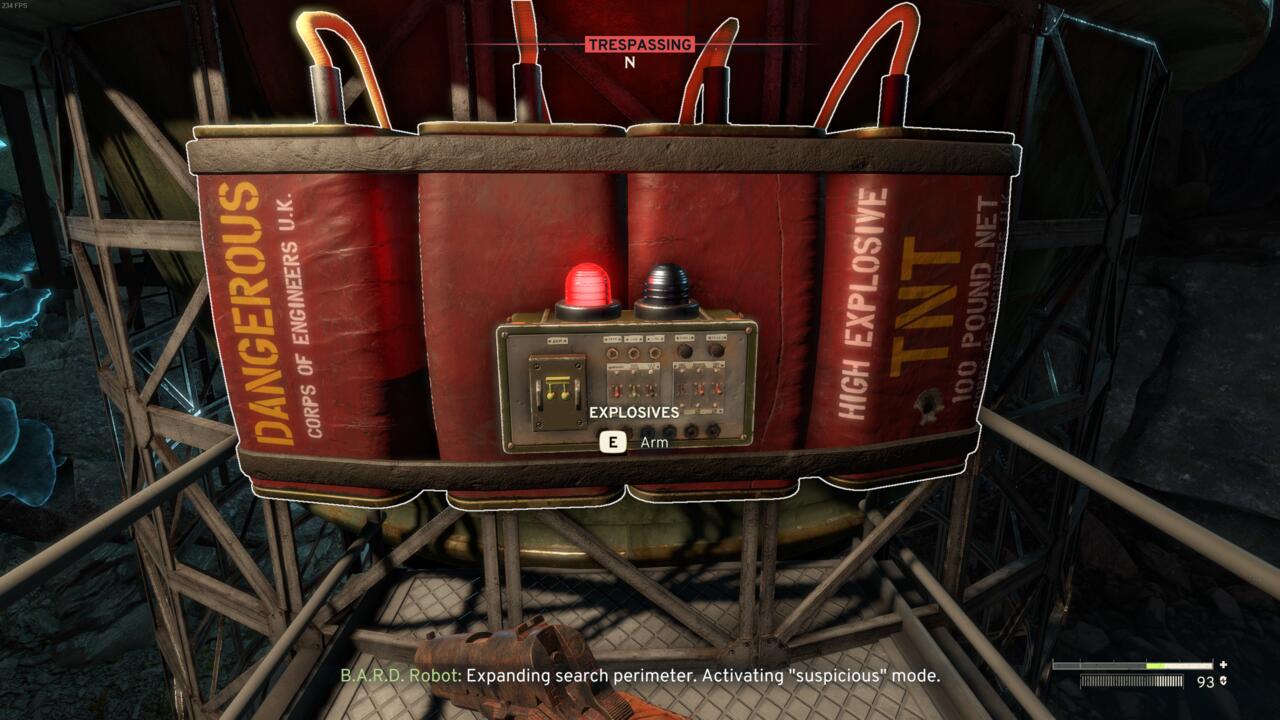The height and width of the screenshot is (720, 1280).
Task: Flip the first red toggle switch on the panel
Action: click(617, 391)
